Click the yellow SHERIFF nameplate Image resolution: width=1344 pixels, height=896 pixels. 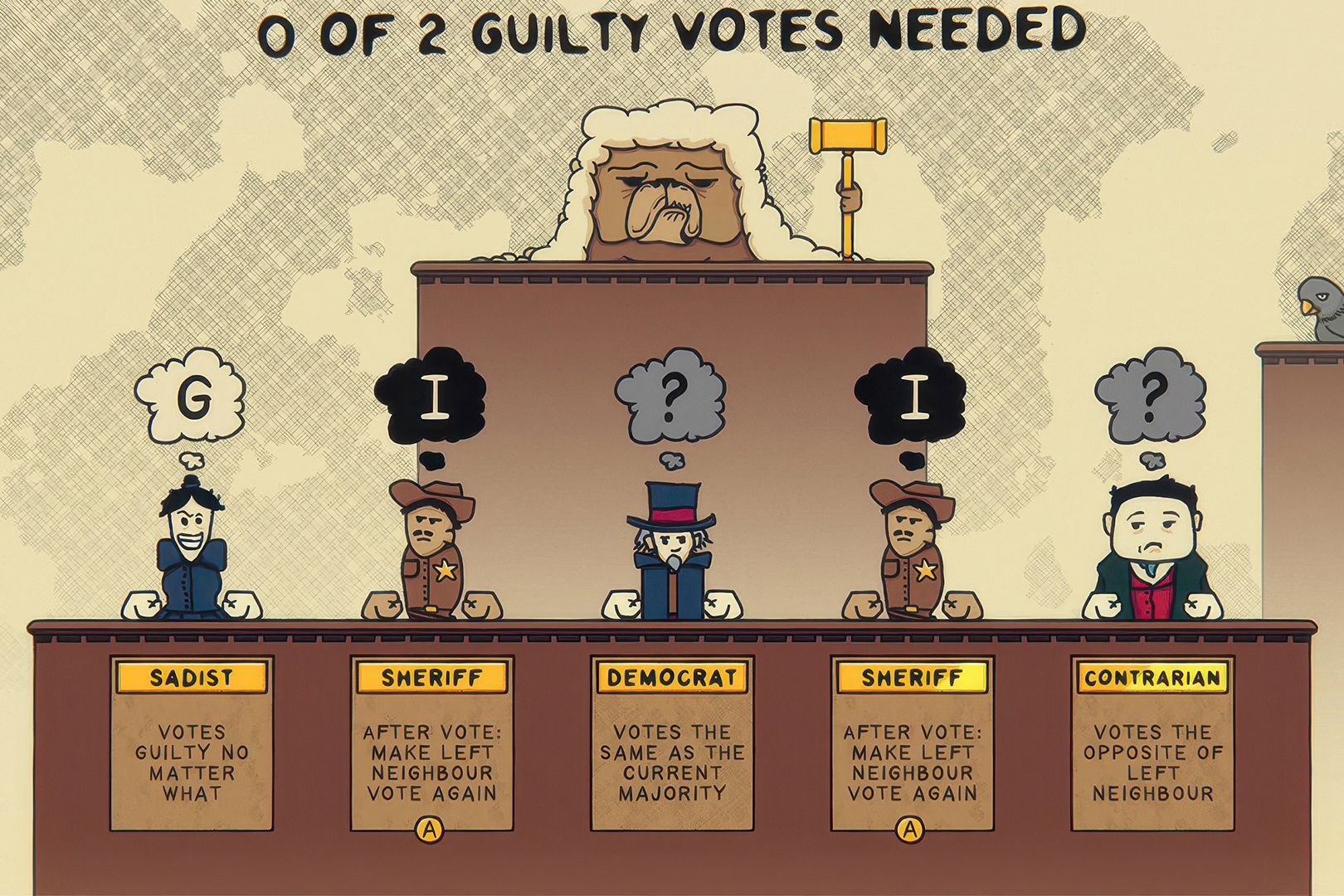coord(431,678)
